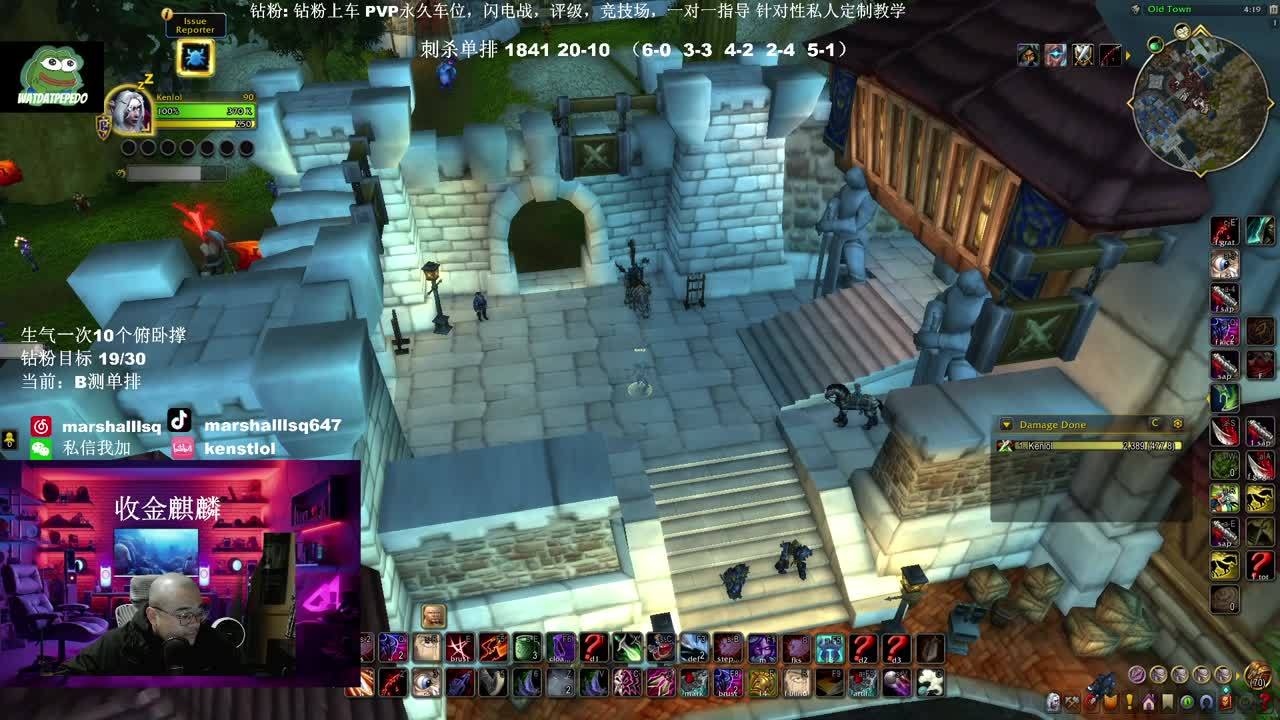Open the damage meter gear settings

1177,424
